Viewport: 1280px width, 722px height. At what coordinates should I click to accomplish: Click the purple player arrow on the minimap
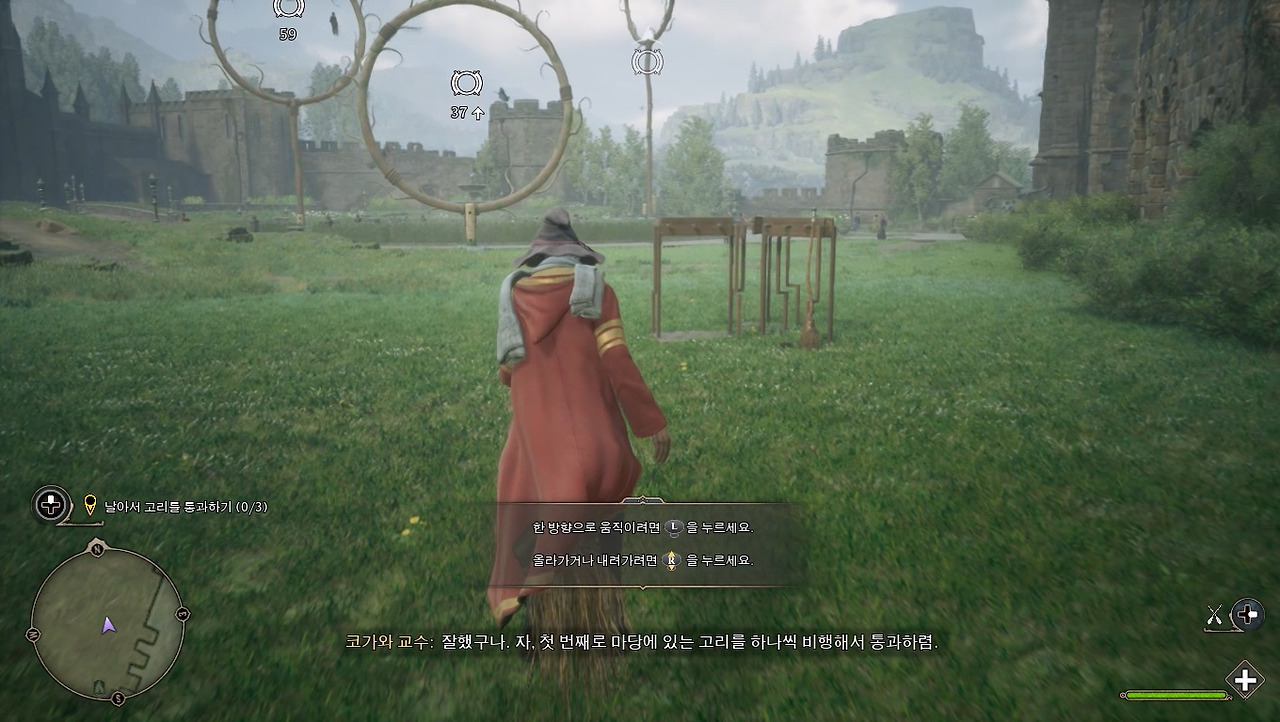107,626
